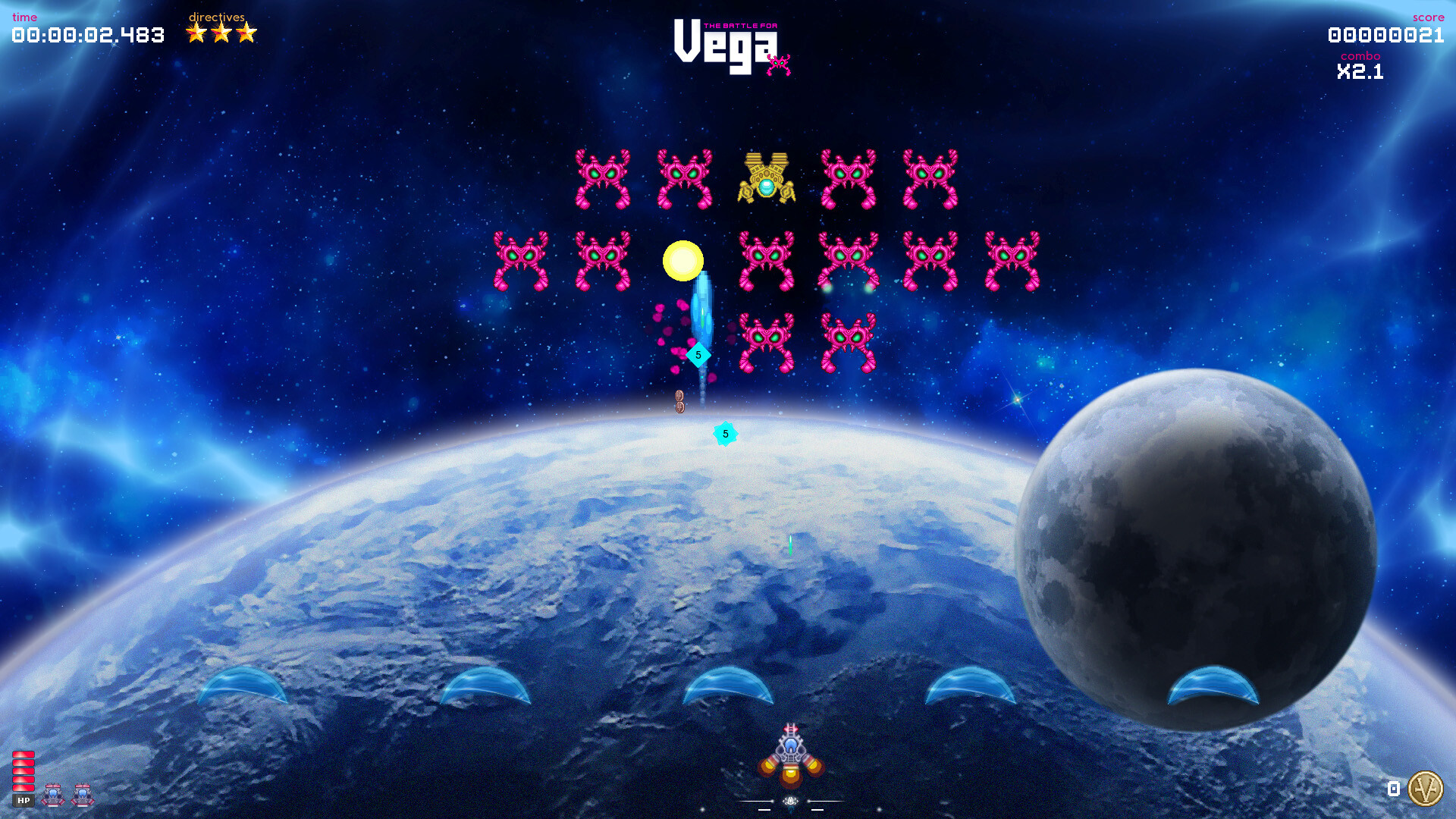
Task: Toggle the third directives star
Action: tap(246, 32)
